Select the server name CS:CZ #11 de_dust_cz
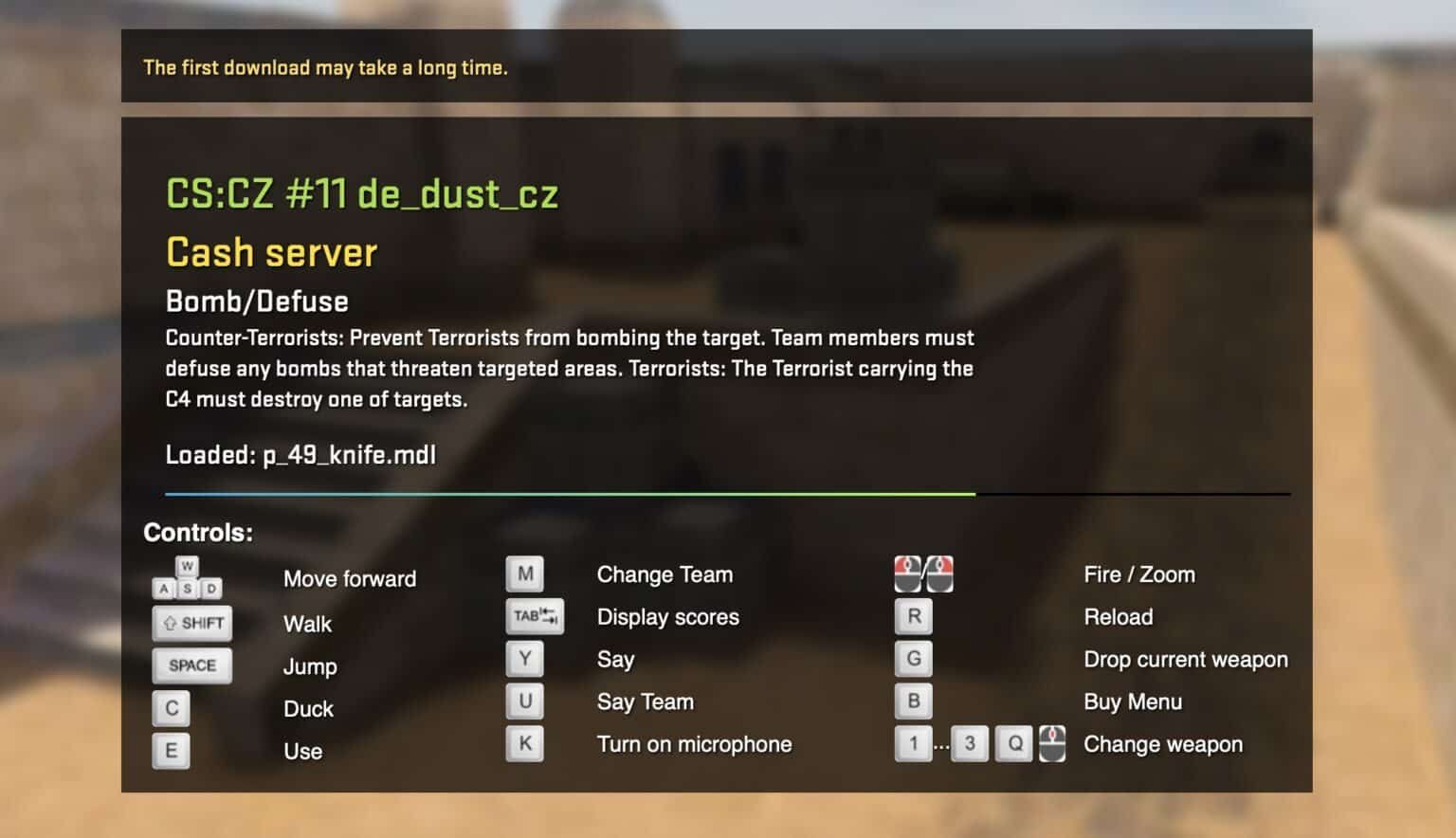This screenshot has width=1456, height=838. 361,195
